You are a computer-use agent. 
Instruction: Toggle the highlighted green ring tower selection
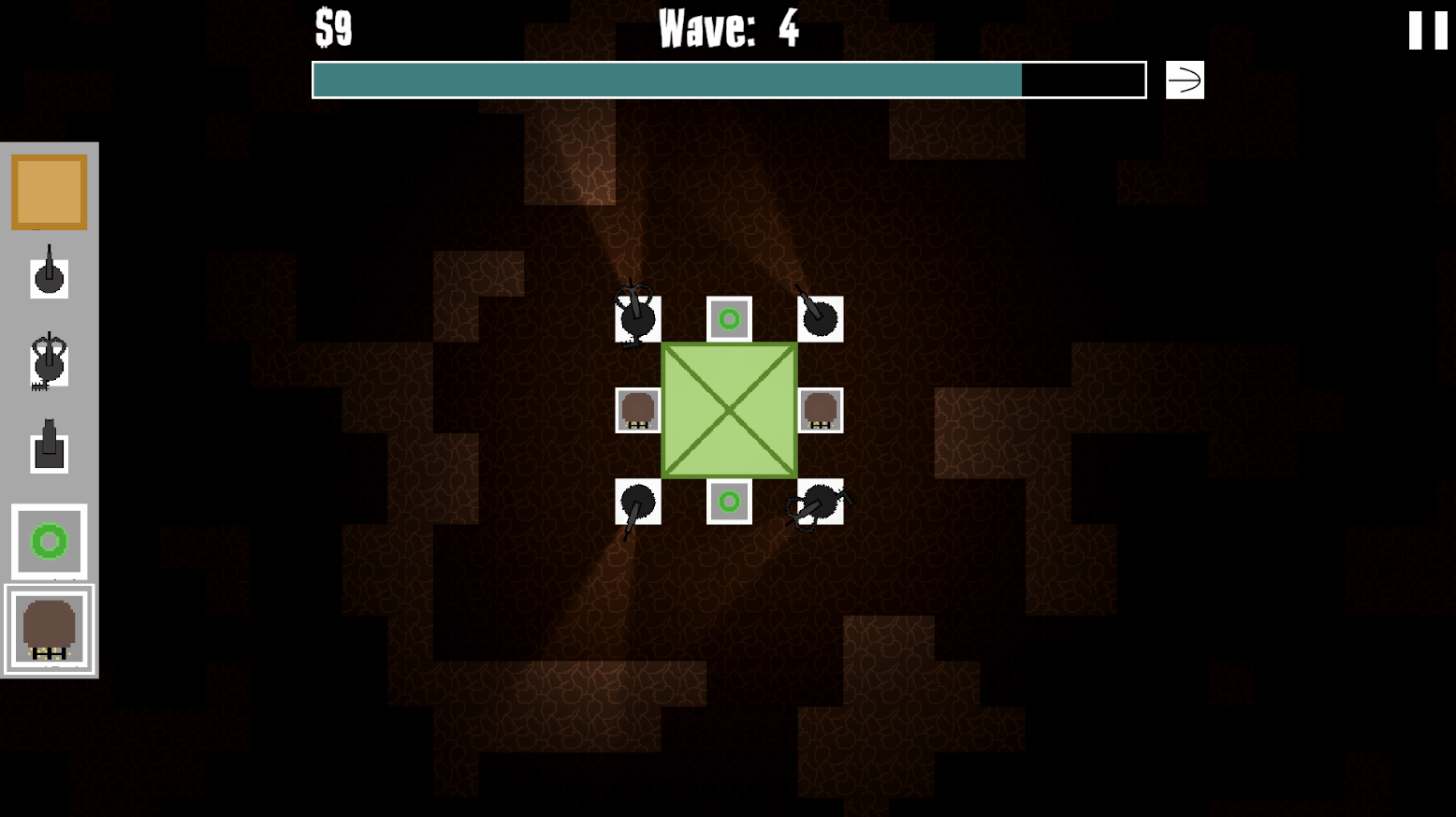(49, 541)
